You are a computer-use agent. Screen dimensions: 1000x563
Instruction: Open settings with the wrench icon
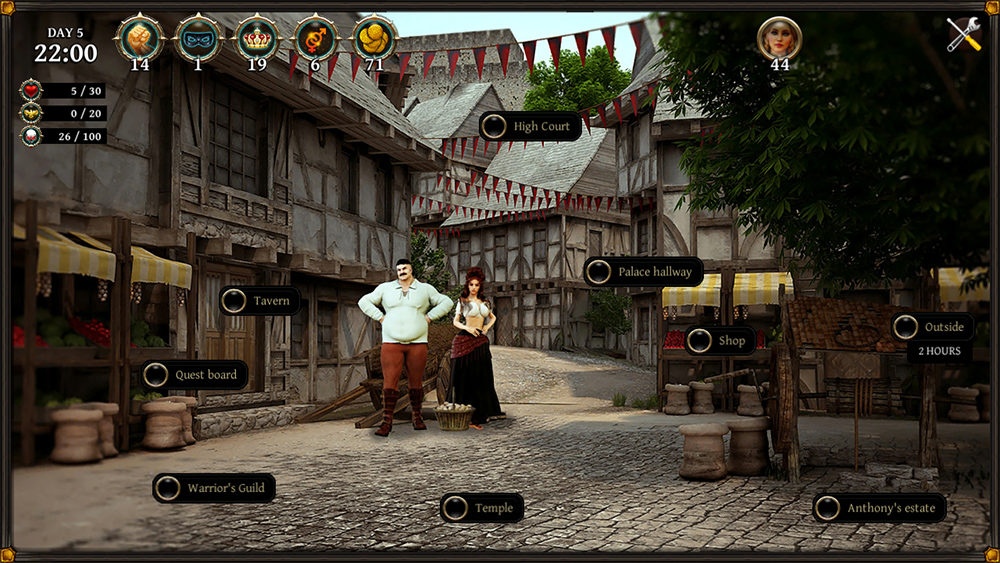point(964,35)
